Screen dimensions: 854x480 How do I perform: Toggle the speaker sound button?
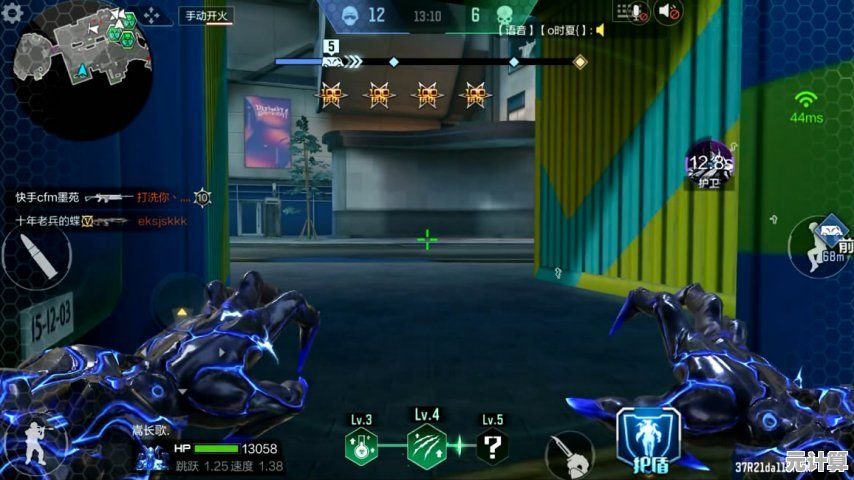click(x=668, y=12)
